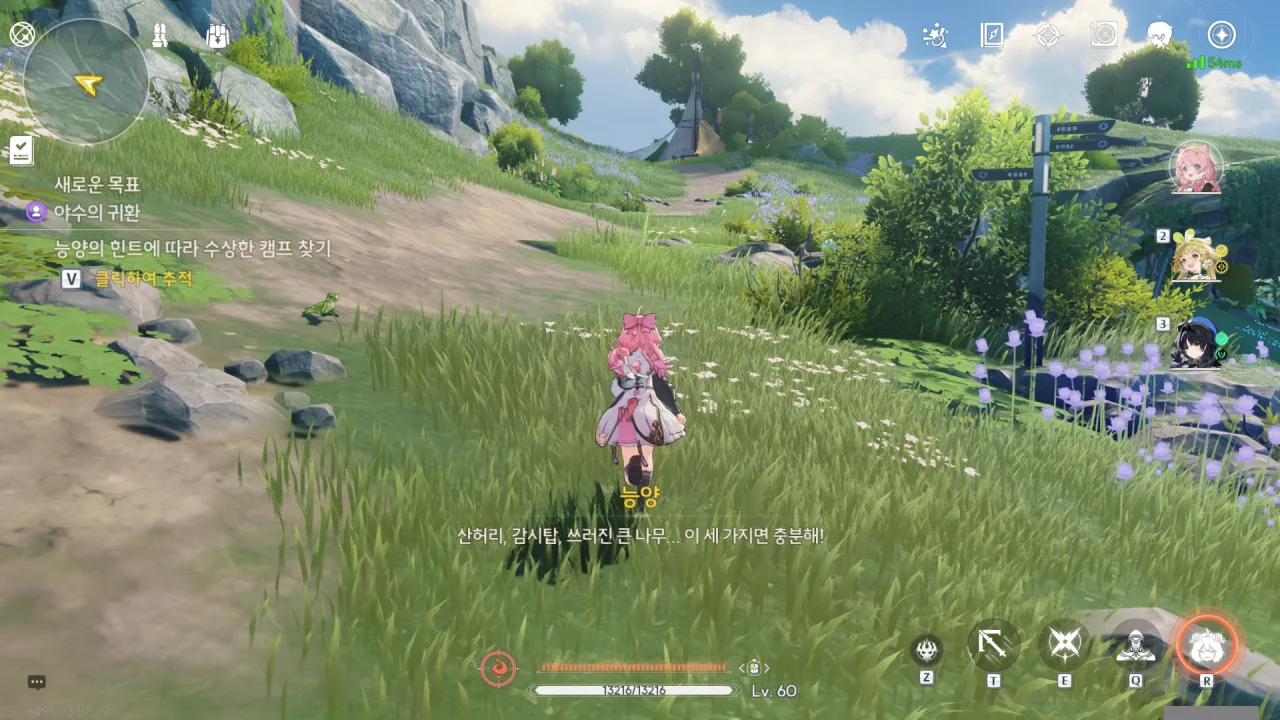Click the twin rockets icon near minimap
This screenshot has width=1280, height=720.
(x=160, y=36)
